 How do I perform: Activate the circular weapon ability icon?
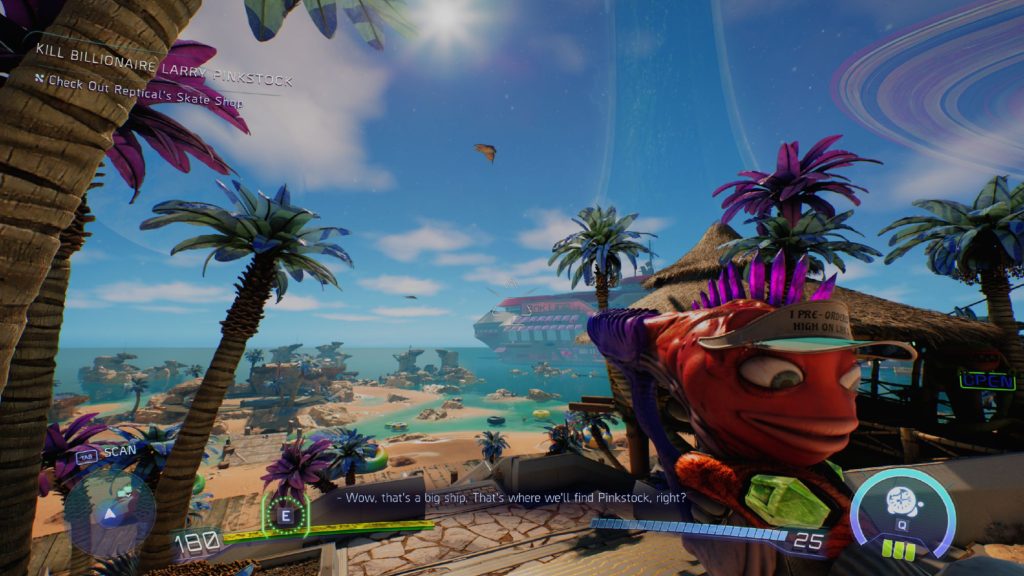[x=905, y=502]
